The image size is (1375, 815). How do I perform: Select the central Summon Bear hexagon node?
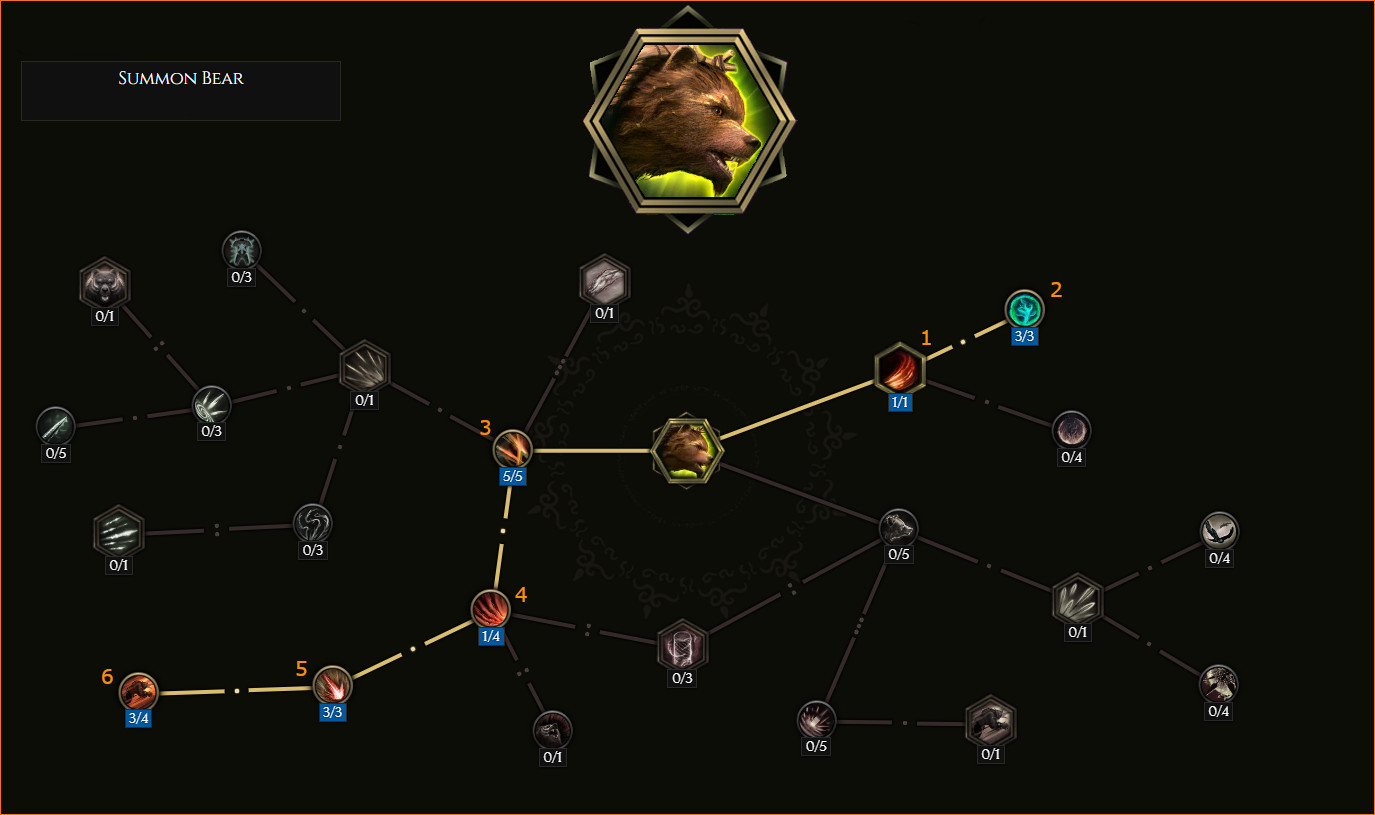pos(687,449)
